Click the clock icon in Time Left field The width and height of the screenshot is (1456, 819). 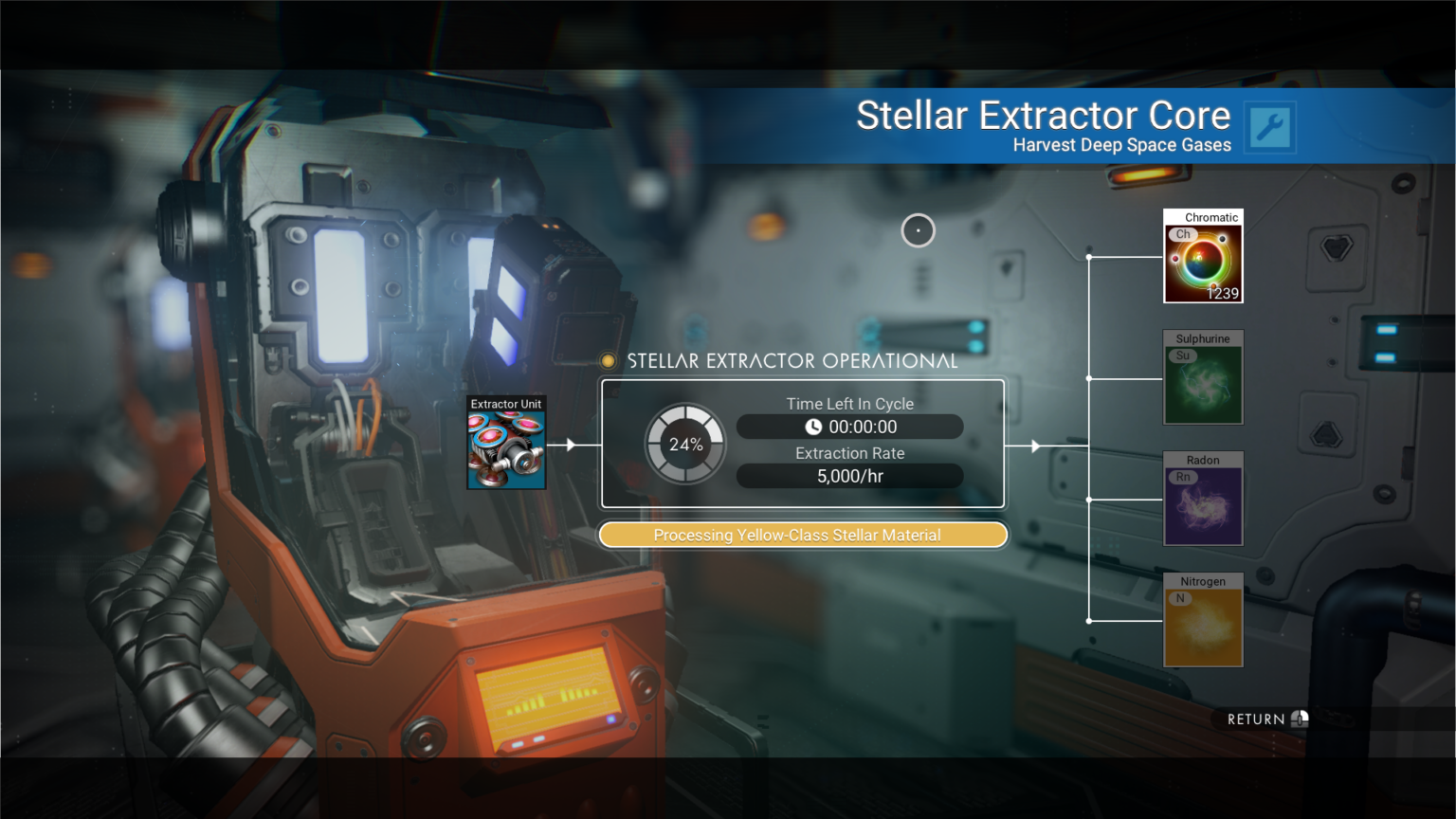(x=813, y=427)
